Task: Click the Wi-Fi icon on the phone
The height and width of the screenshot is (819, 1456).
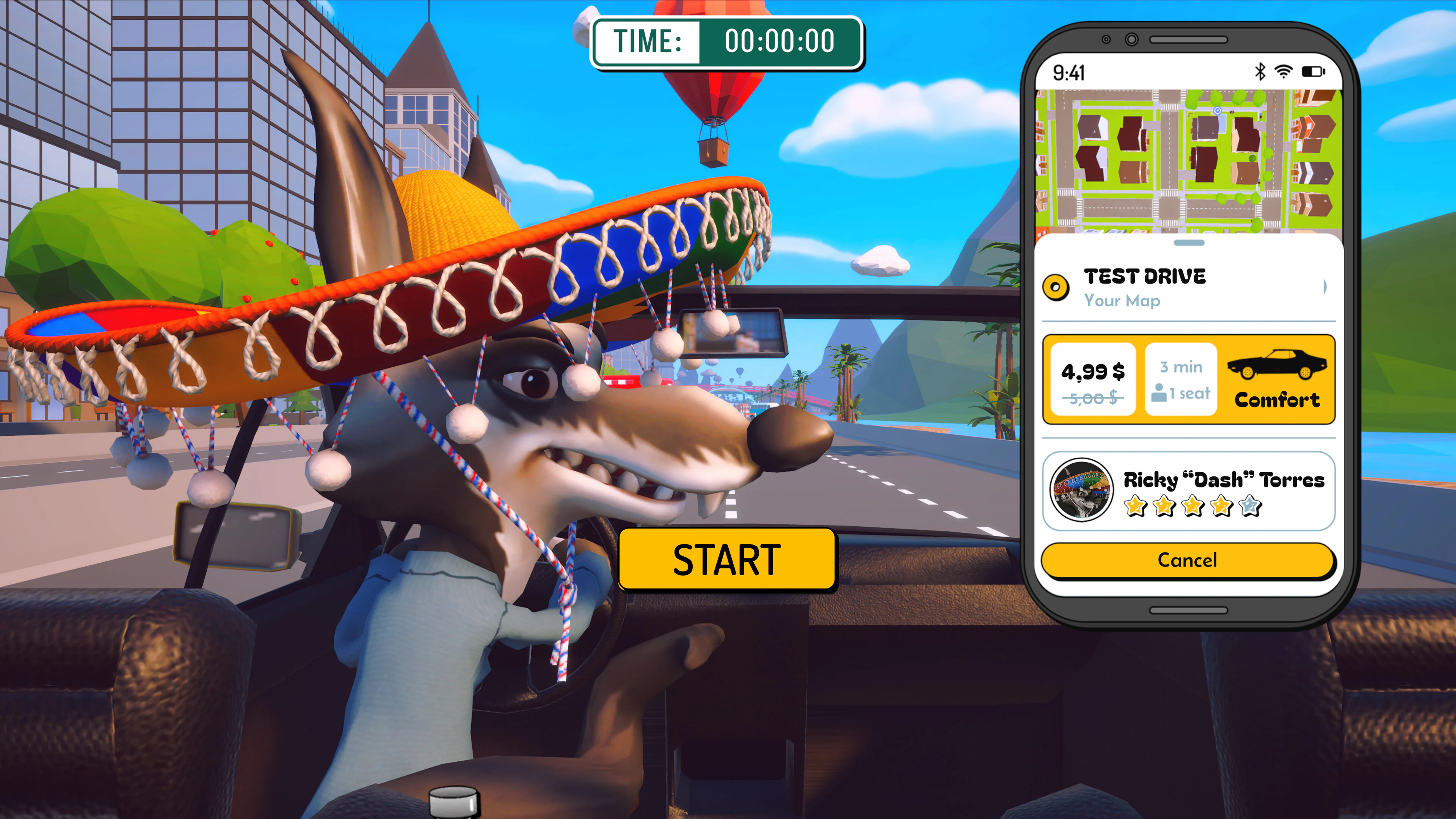Action: (x=1284, y=71)
